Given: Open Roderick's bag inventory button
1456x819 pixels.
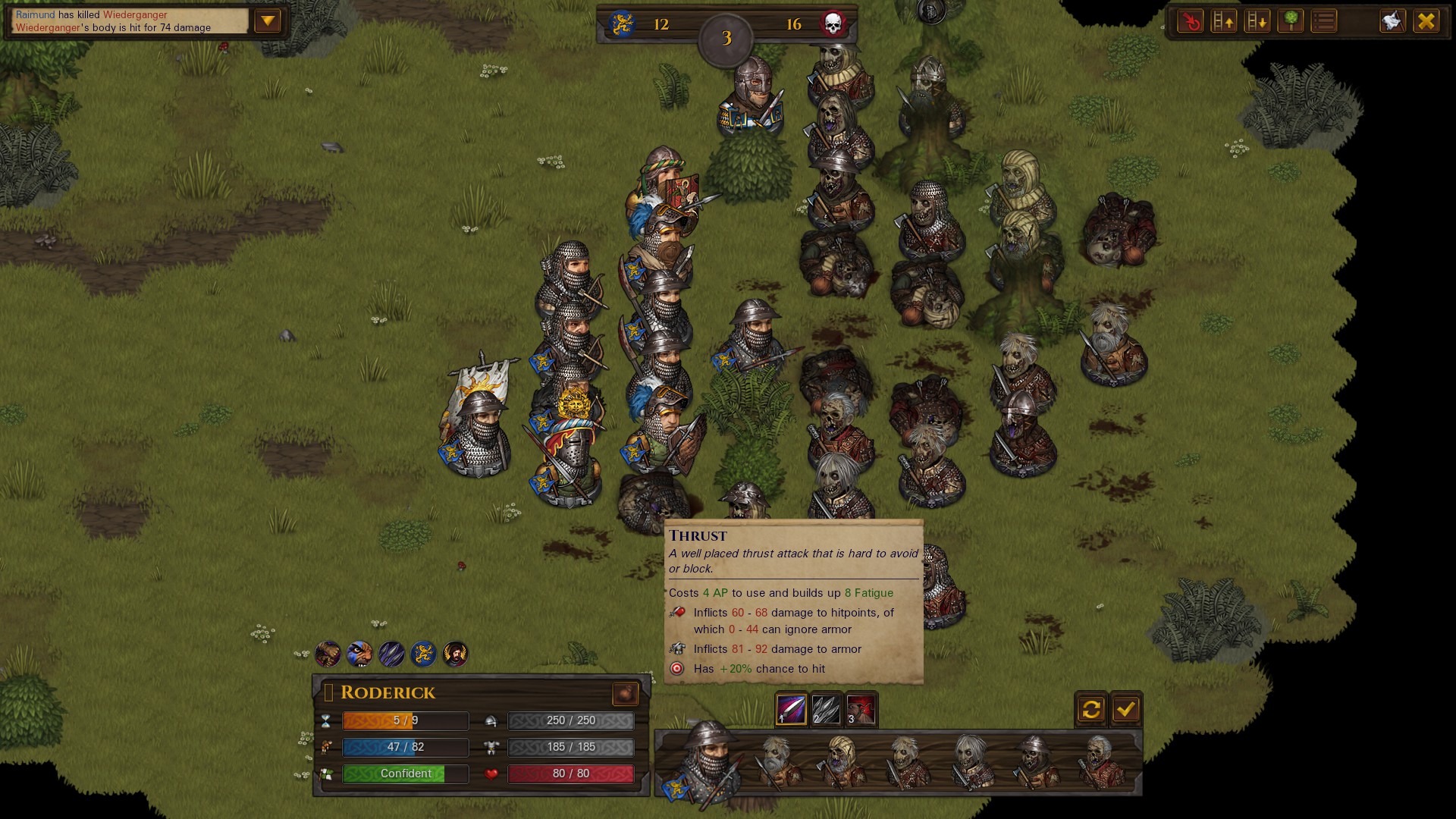Looking at the screenshot, I should tap(626, 693).
